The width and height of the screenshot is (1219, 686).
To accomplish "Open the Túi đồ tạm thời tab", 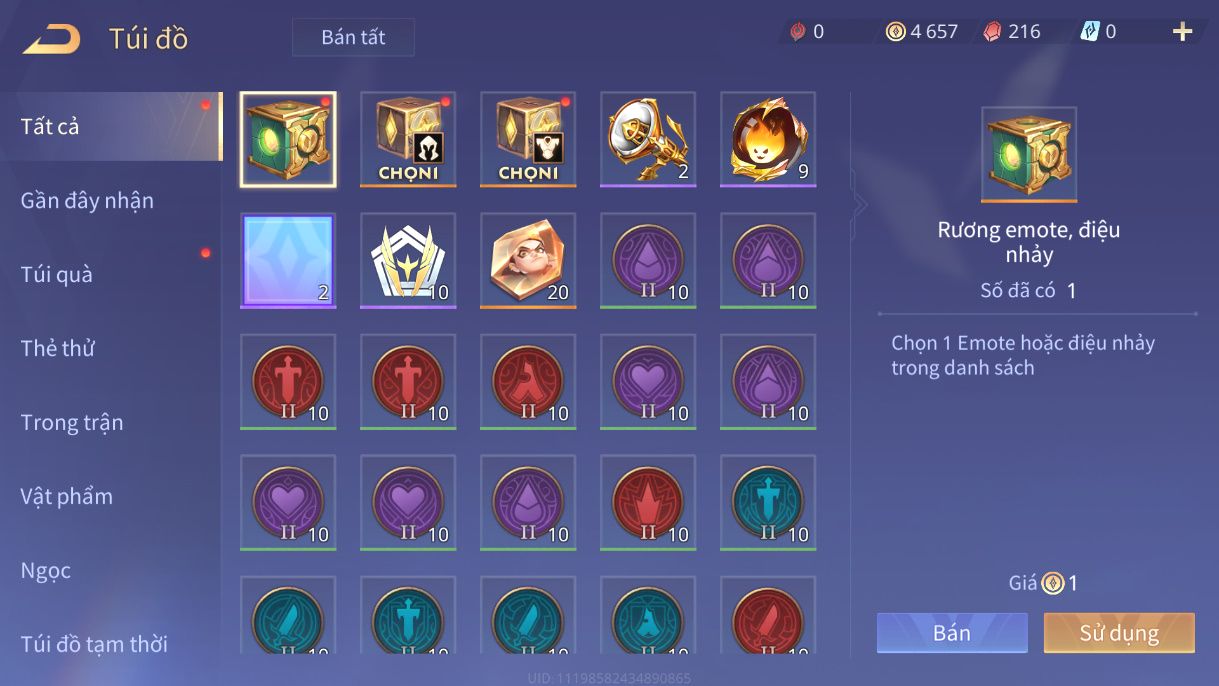I will [x=94, y=645].
